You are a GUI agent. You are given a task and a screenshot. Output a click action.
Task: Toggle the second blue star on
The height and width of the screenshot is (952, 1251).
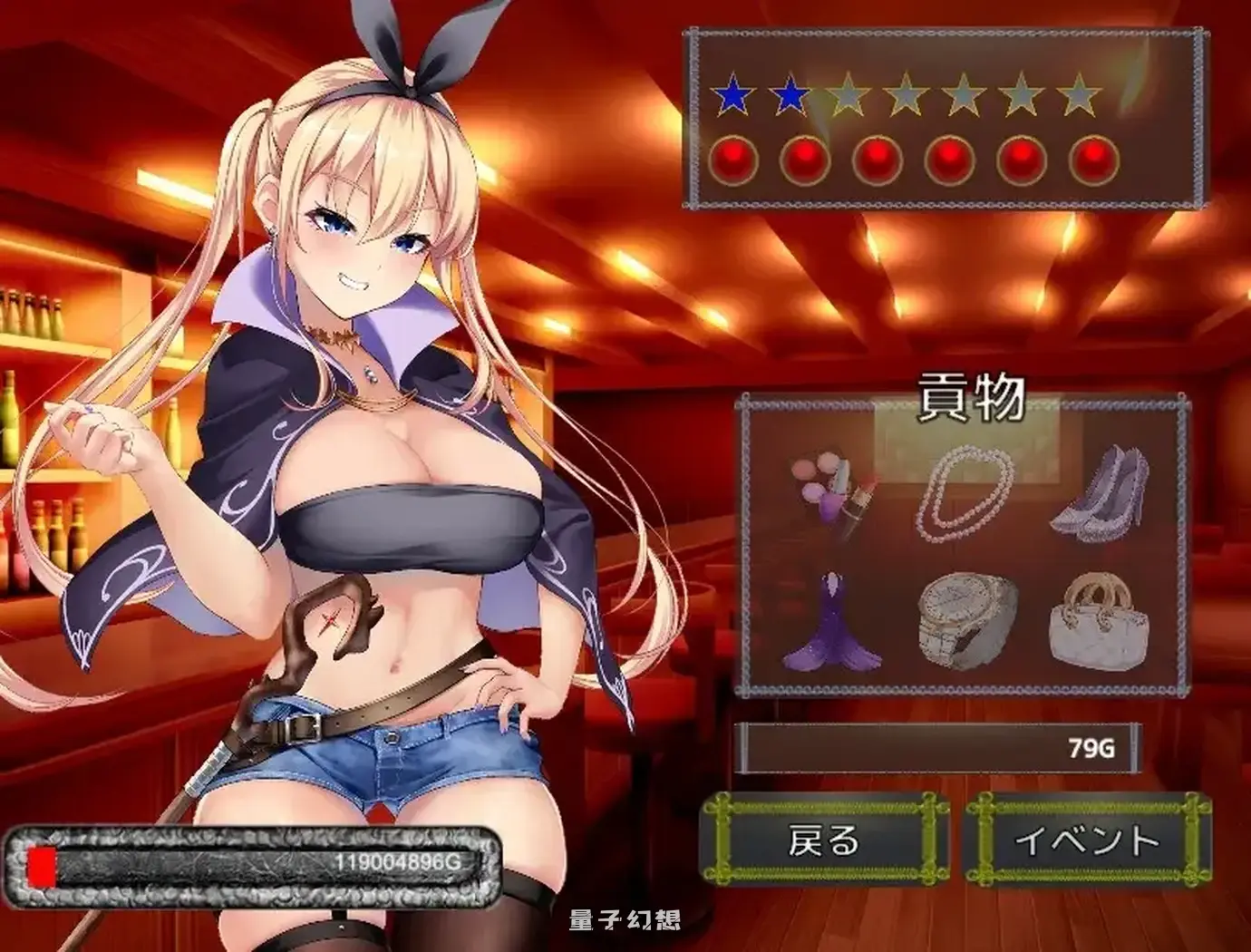coord(790,93)
